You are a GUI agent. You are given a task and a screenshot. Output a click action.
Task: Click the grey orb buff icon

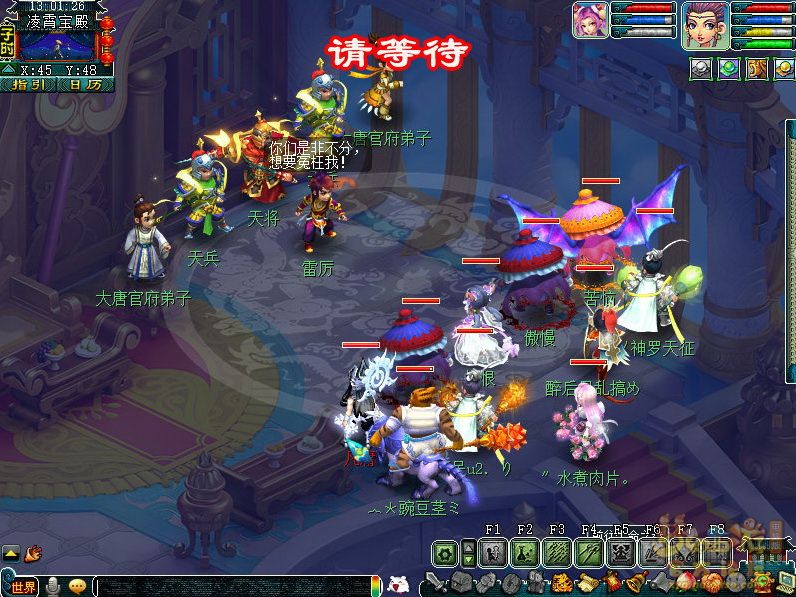(701, 68)
